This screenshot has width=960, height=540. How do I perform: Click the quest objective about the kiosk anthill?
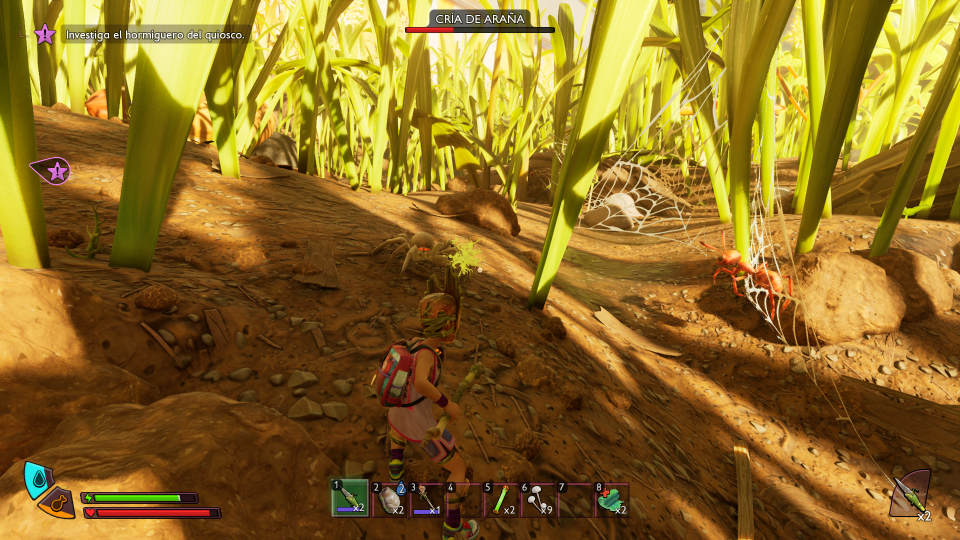(155, 35)
